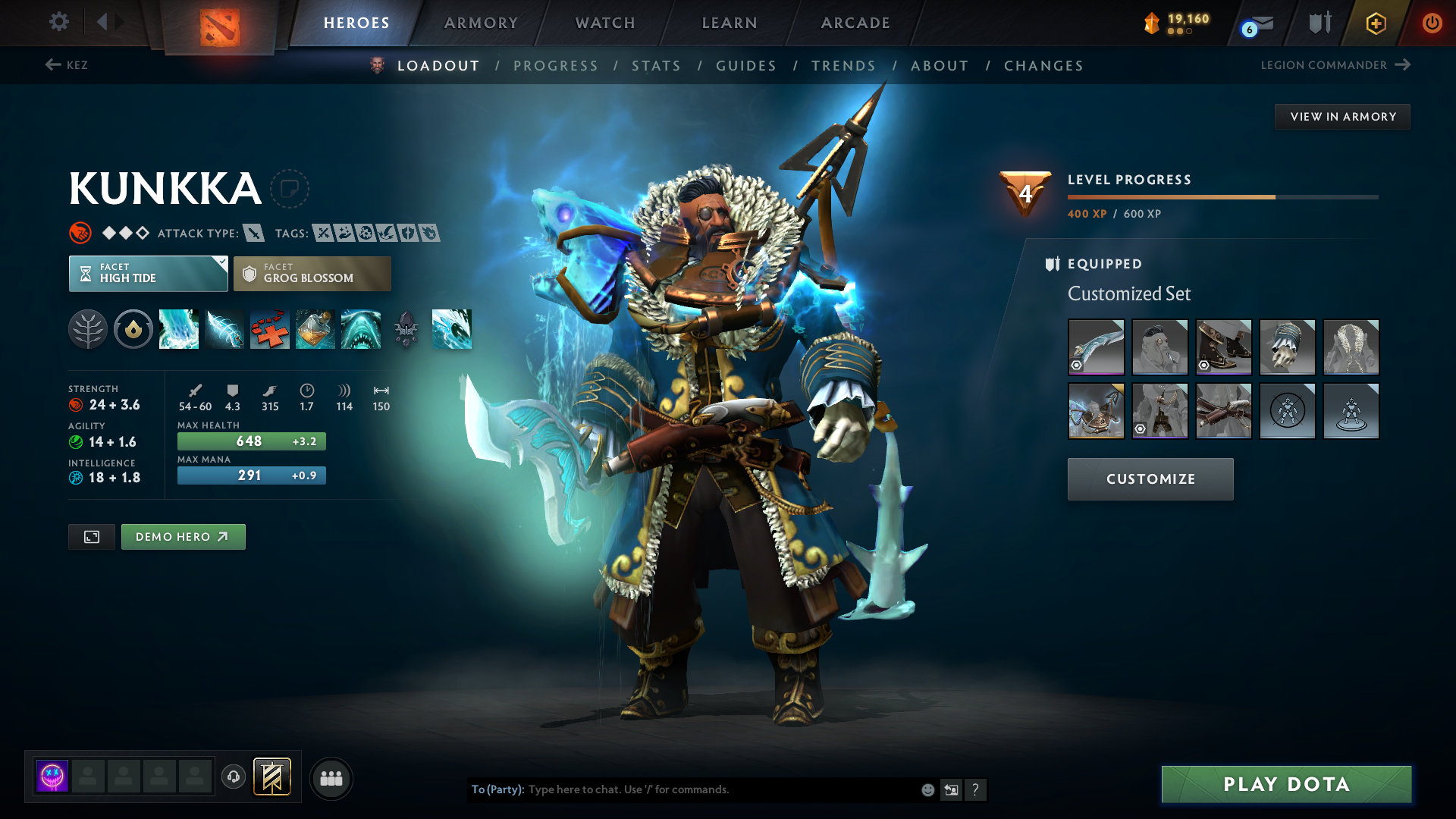
Task: Open the gold Dota Plus subscription icon
Action: pos(1375,23)
